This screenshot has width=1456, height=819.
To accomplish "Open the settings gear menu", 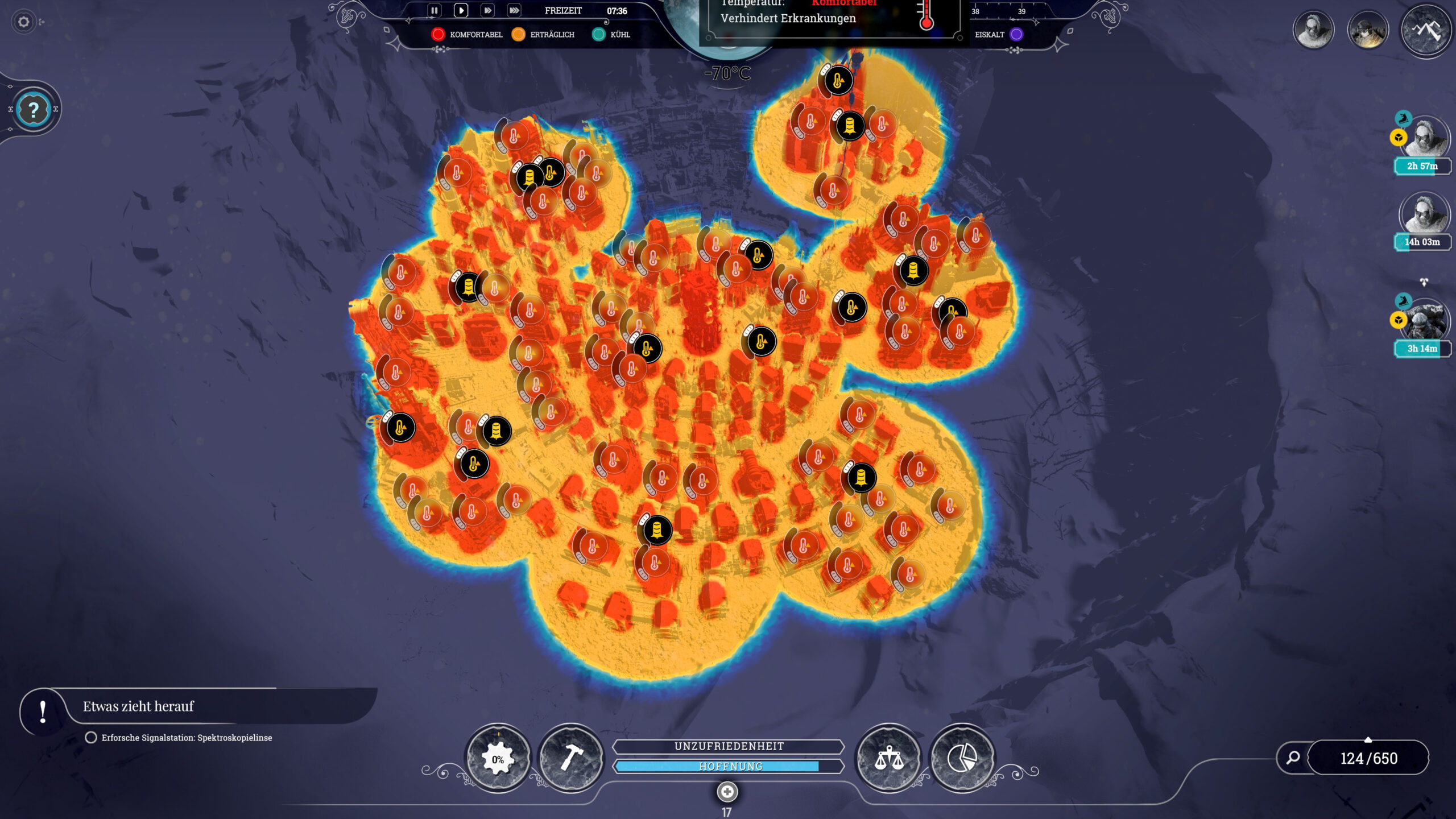I will [x=23, y=22].
